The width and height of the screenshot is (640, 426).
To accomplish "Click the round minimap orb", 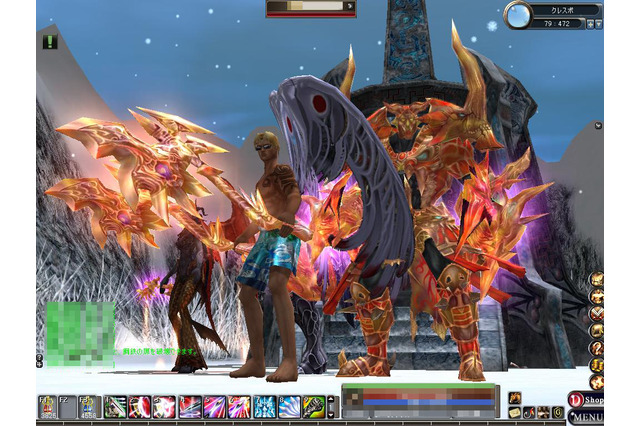I will click(x=518, y=15).
